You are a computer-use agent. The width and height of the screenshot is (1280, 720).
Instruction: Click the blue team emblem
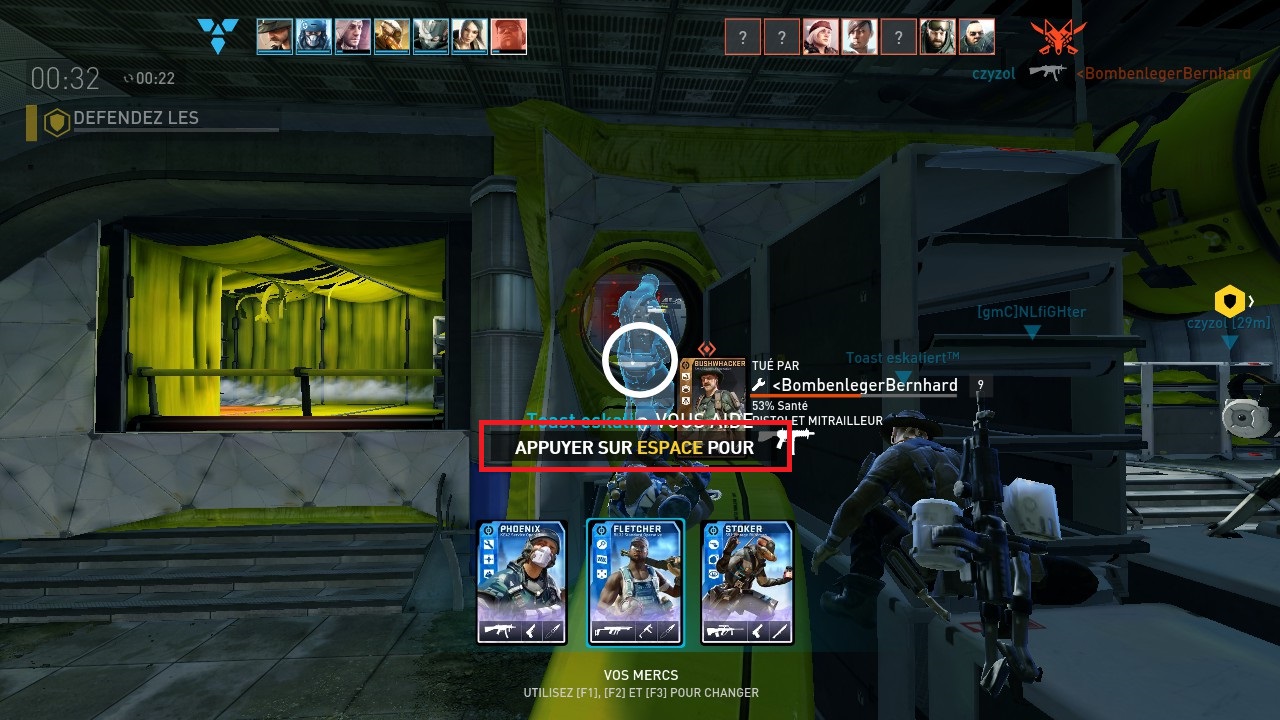click(x=218, y=36)
